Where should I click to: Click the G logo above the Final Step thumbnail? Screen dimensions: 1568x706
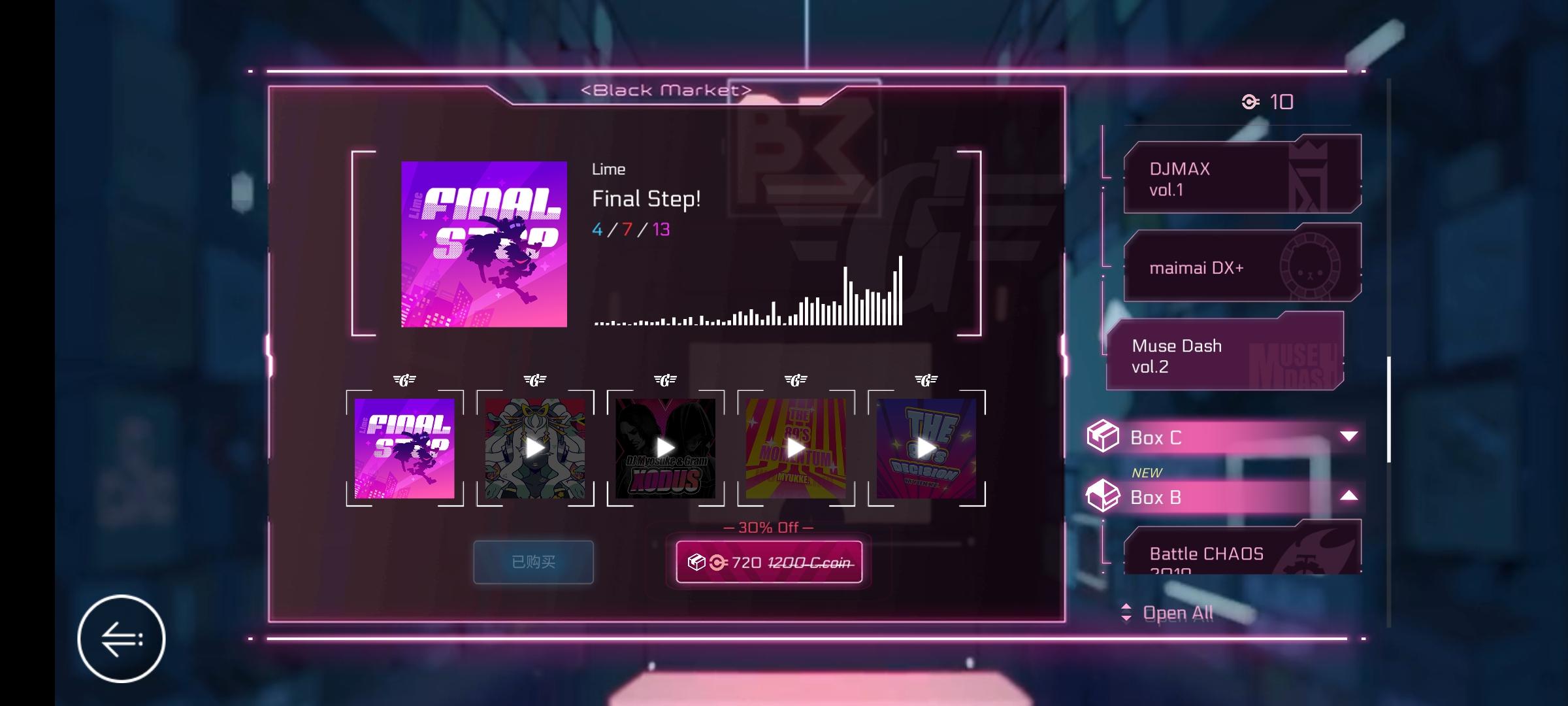405,378
